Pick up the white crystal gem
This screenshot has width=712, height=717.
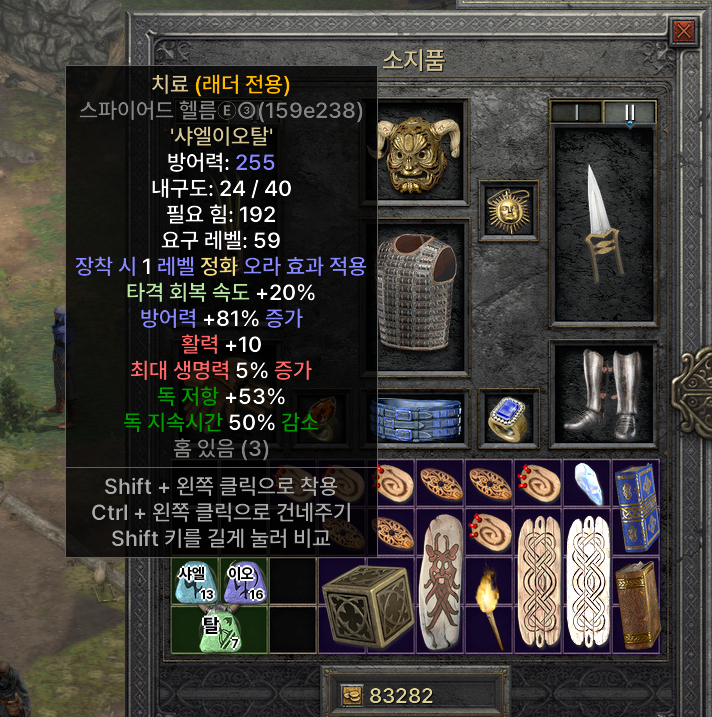click(x=587, y=484)
